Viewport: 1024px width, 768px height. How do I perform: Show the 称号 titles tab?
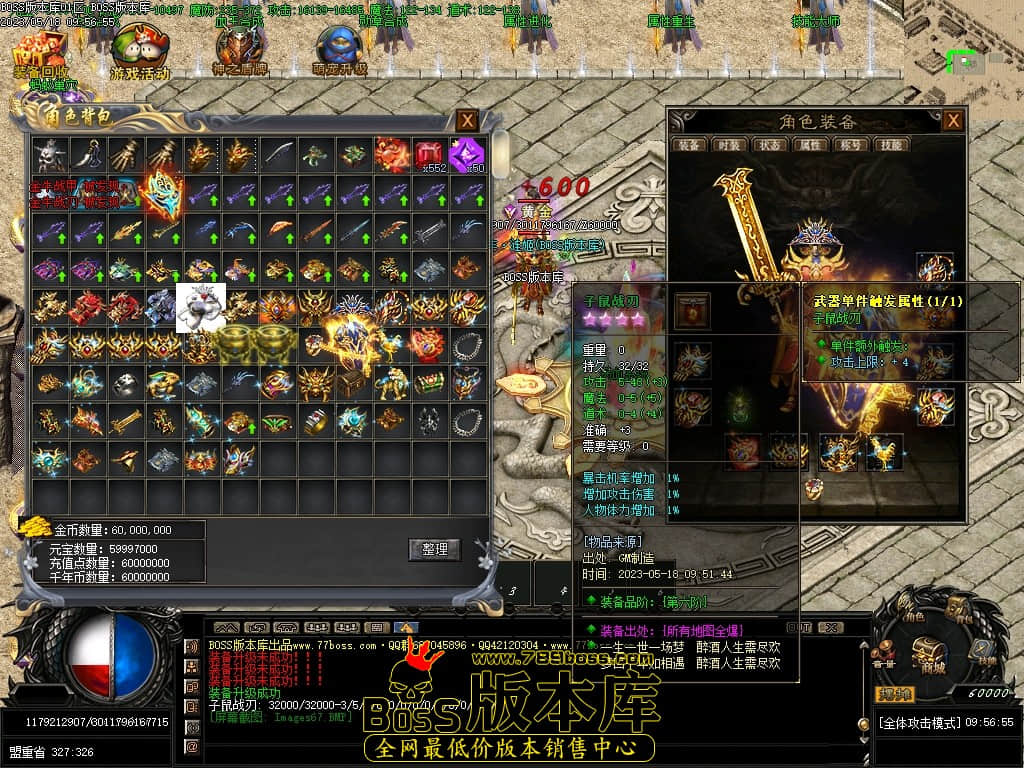point(849,145)
